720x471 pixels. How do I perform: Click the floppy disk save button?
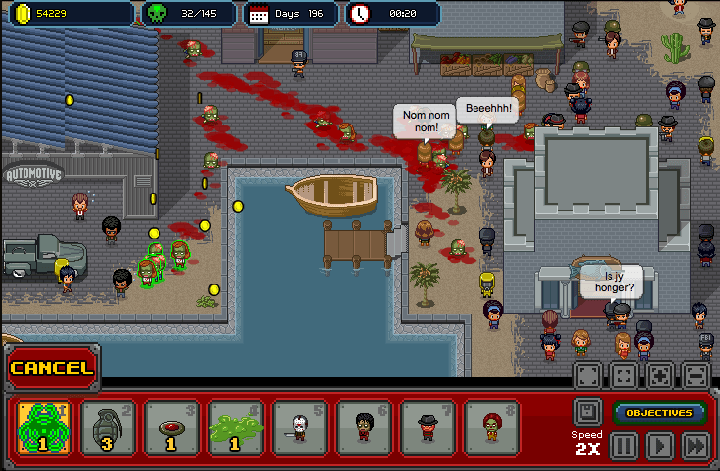click(x=587, y=411)
